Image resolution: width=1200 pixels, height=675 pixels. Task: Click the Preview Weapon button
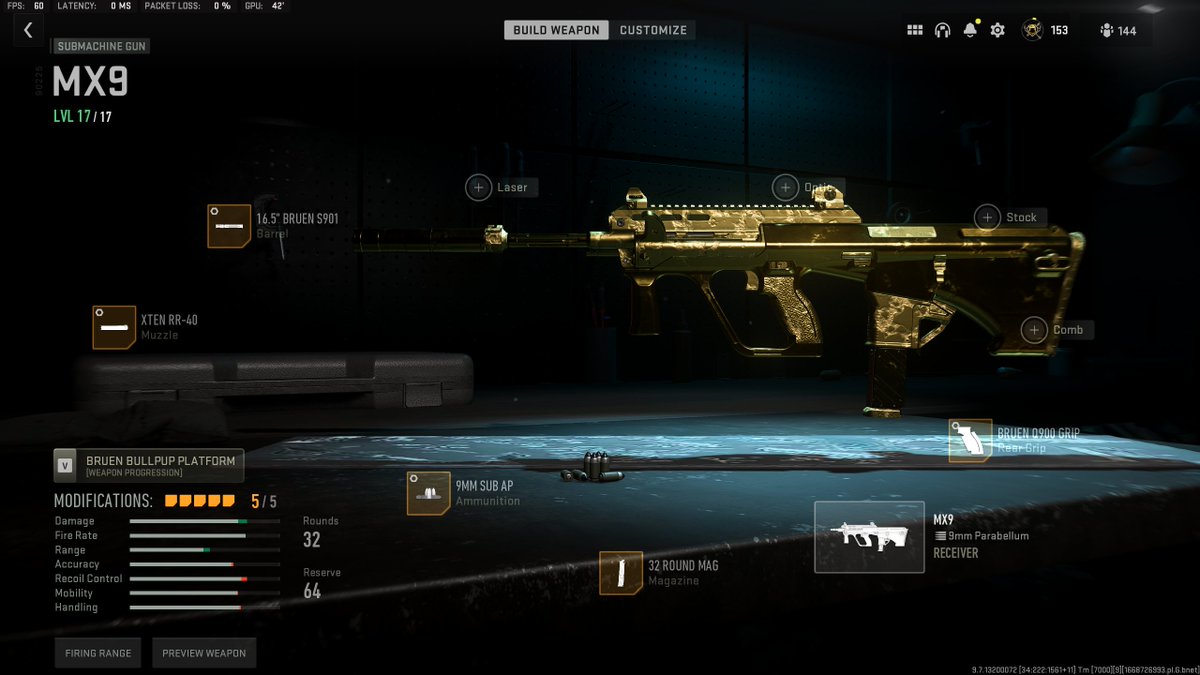(204, 653)
